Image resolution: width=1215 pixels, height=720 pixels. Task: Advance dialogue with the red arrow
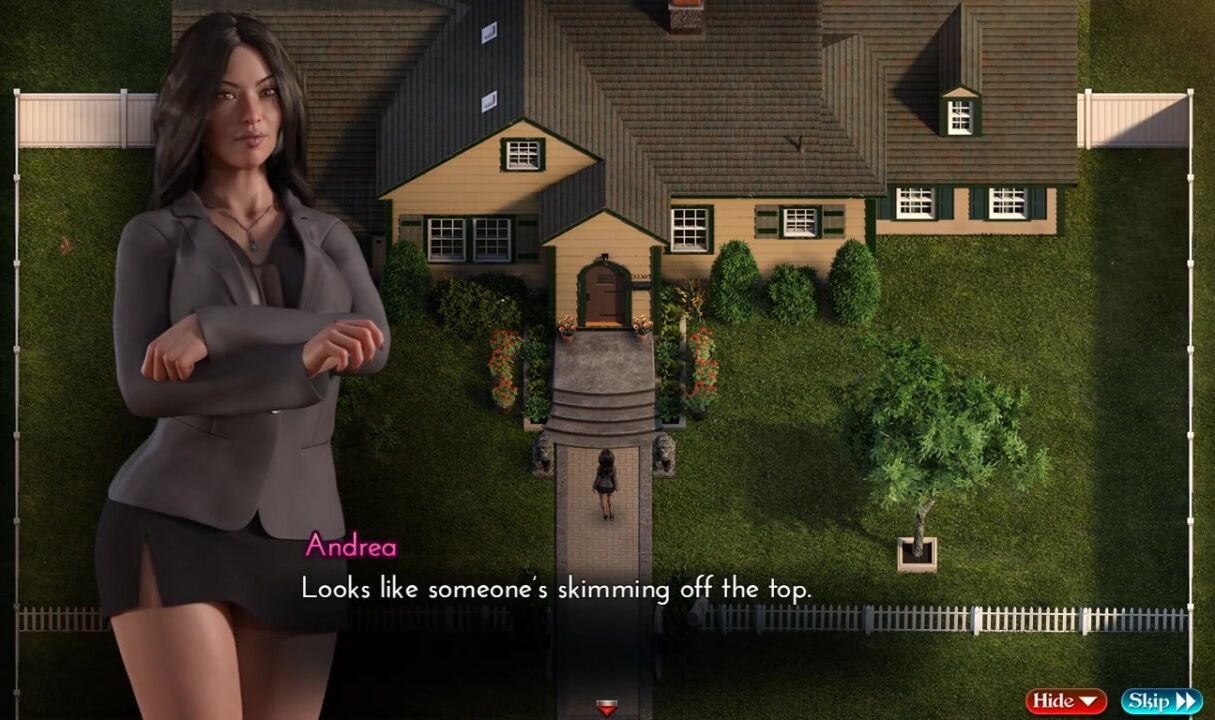tap(606, 708)
